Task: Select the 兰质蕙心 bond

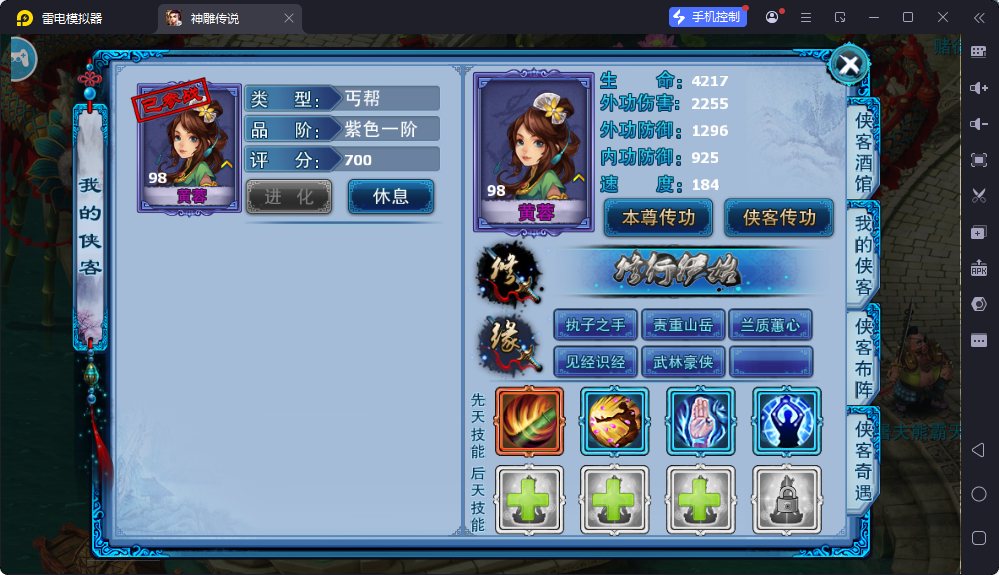Action: point(770,325)
